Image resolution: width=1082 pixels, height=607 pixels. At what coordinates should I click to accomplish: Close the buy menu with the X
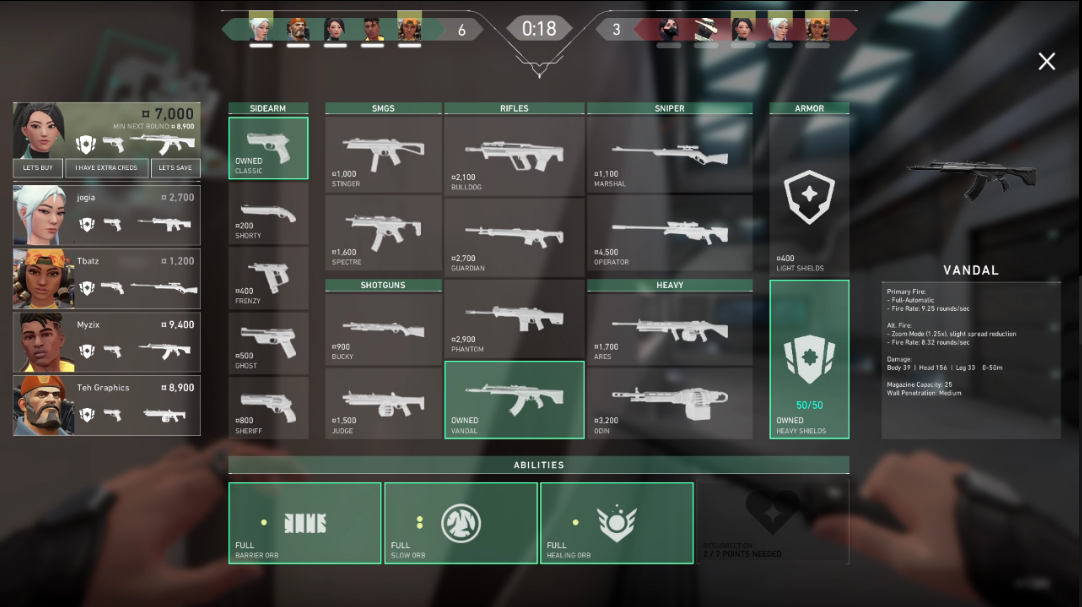point(1046,62)
